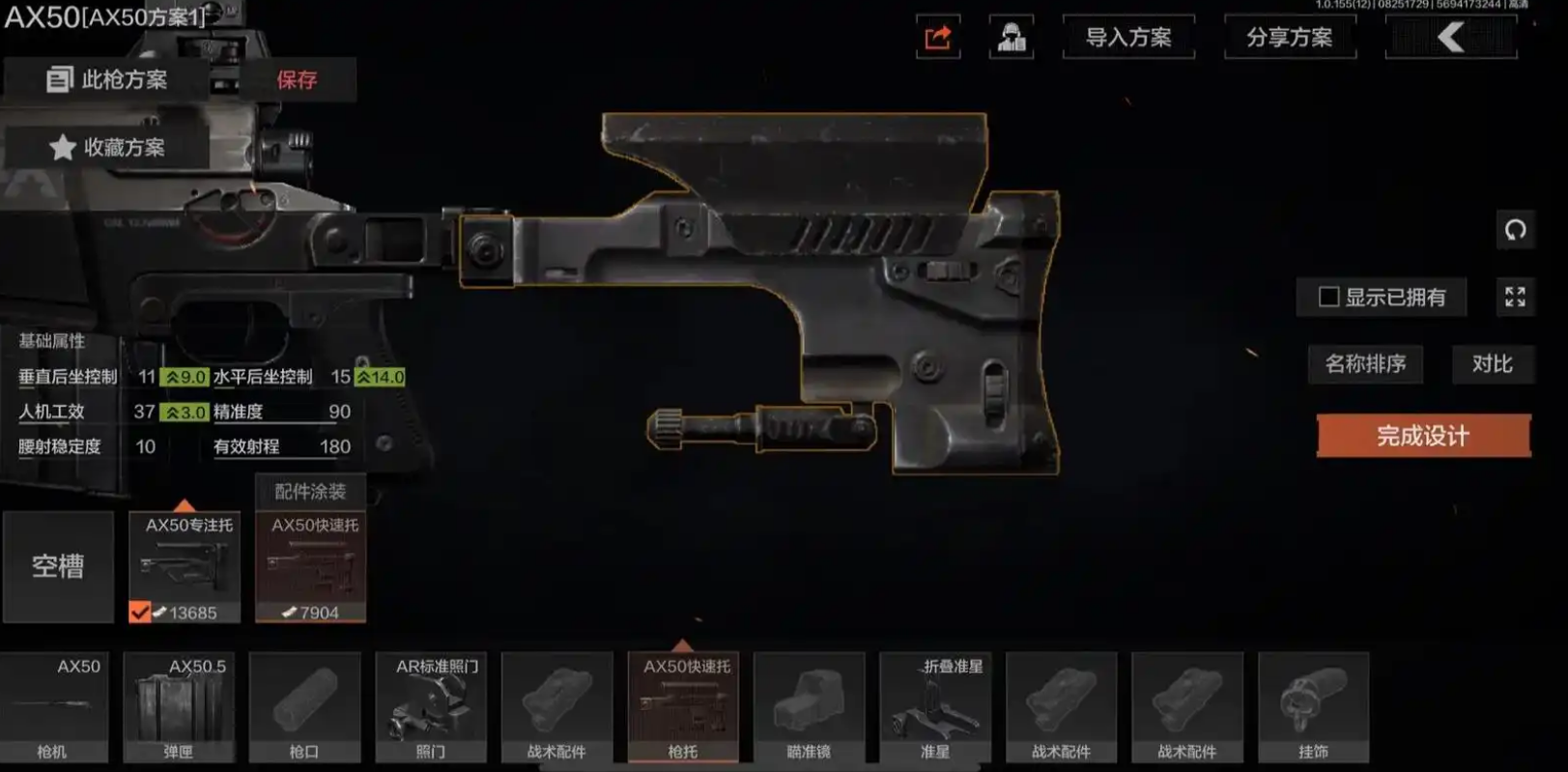This screenshot has width=1568, height=772.
Task: Share loadout via 分享方案
Action: (x=1289, y=38)
